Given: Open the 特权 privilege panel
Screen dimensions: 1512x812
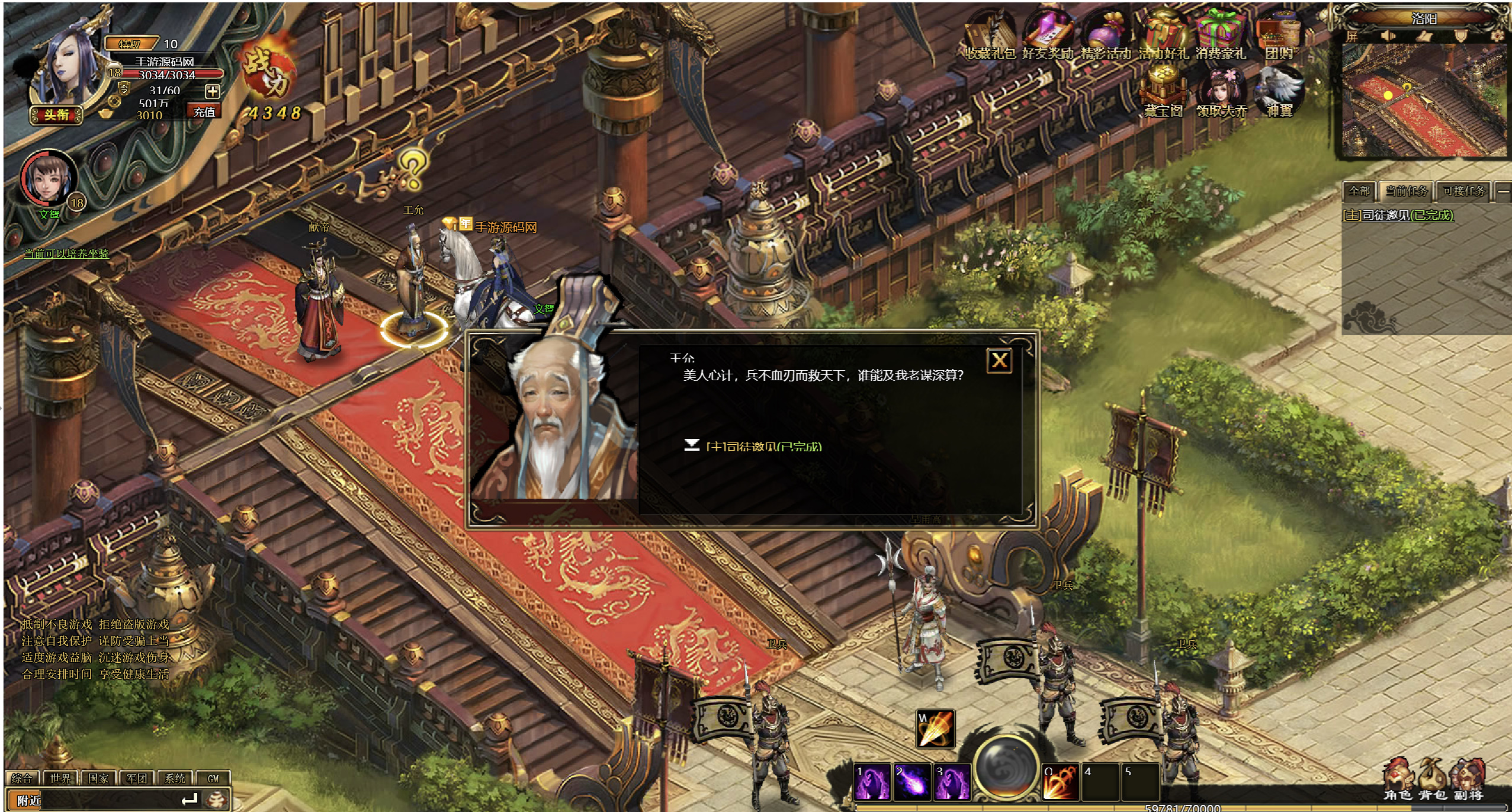Looking at the screenshot, I should click(x=130, y=44).
